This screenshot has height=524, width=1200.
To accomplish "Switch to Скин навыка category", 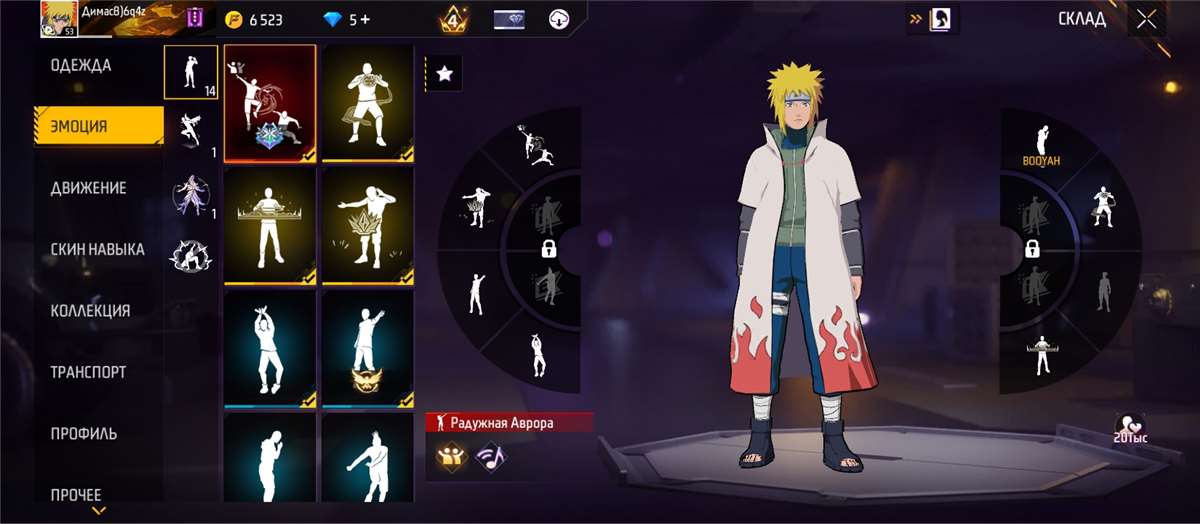I will click(97, 250).
